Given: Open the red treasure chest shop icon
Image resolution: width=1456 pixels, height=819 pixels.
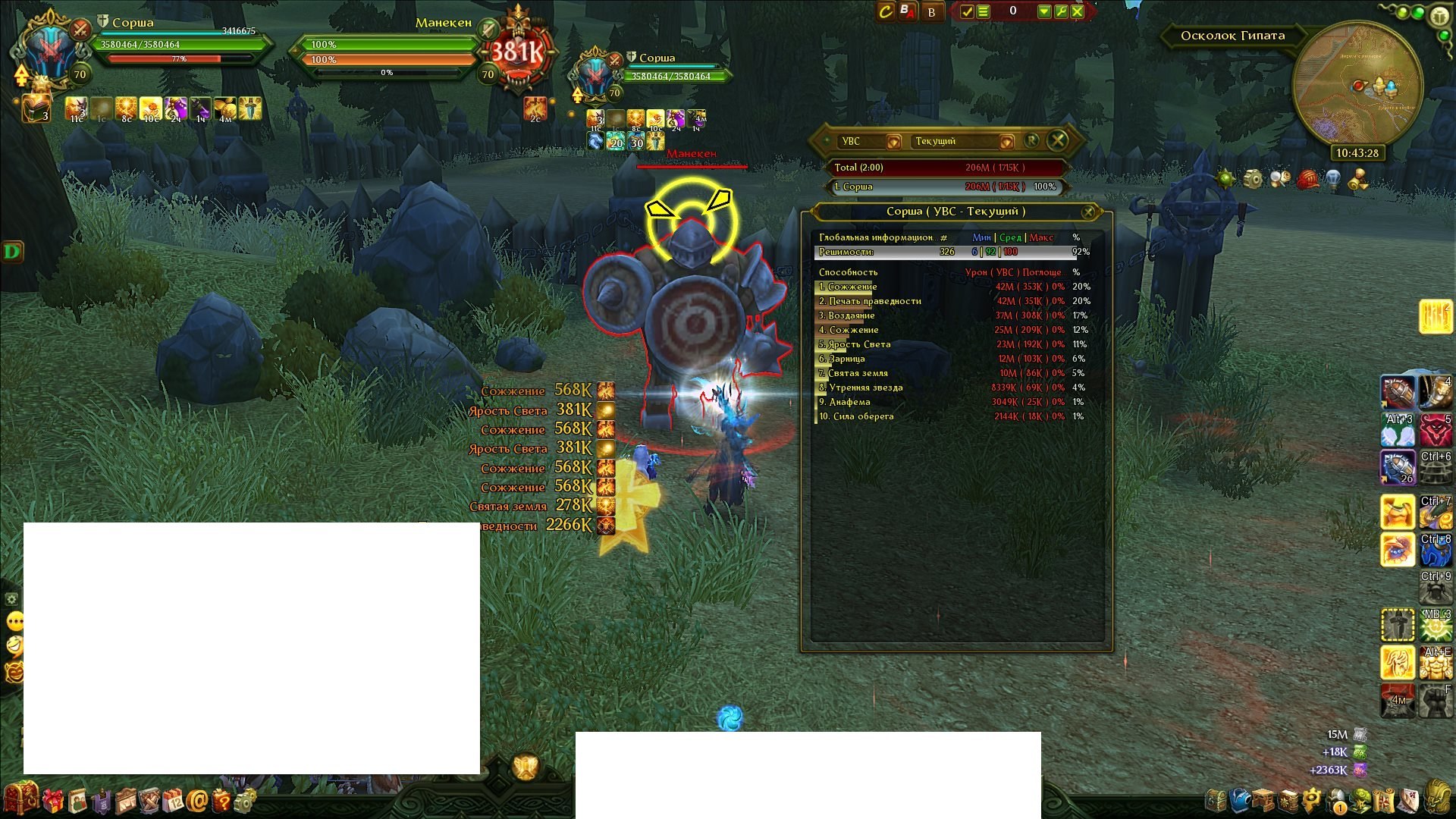Looking at the screenshot, I should [20, 799].
